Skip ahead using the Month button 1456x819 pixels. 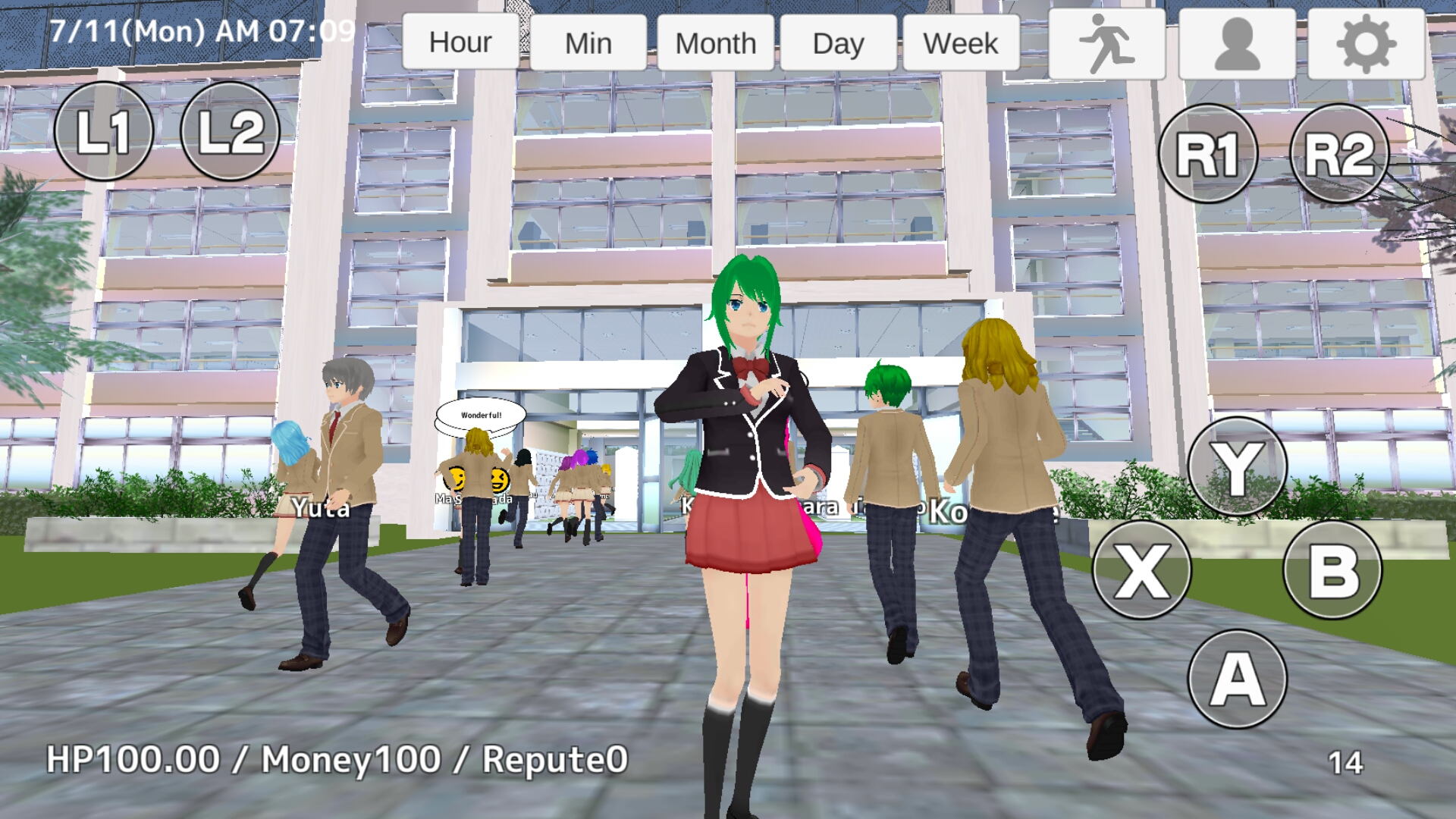click(715, 42)
